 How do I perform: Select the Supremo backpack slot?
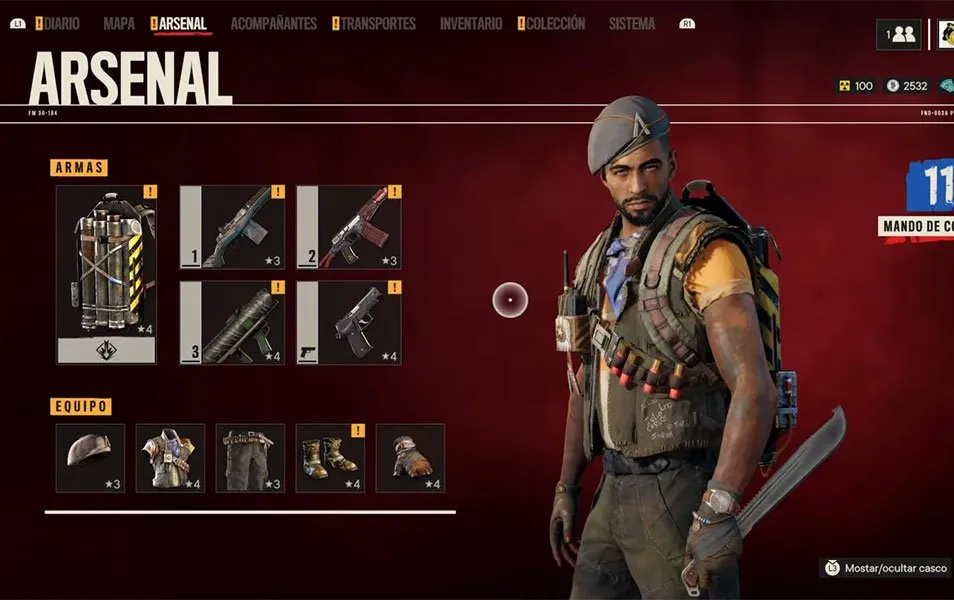pyautogui.click(x=106, y=273)
